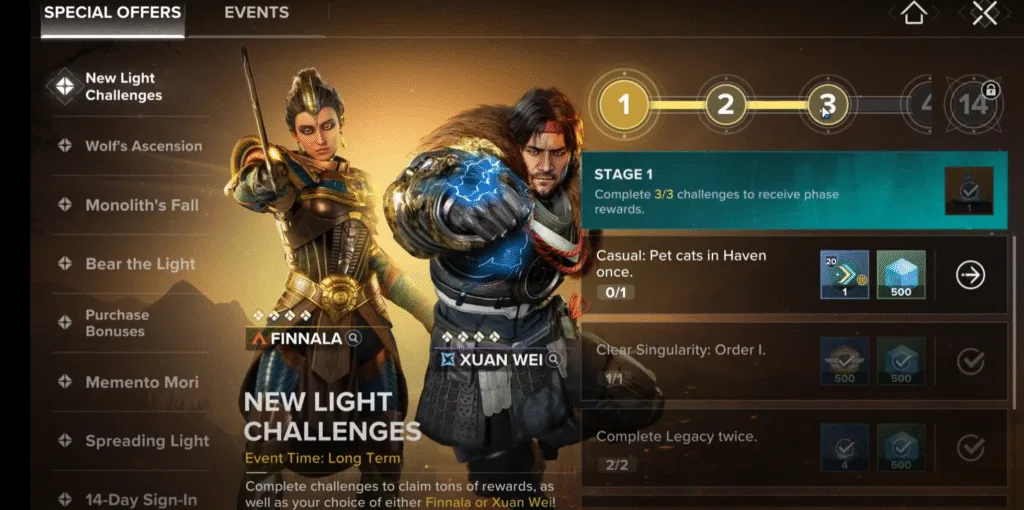Open the Bear the Light entry
This screenshot has width=1024, height=510.
[x=140, y=264]
